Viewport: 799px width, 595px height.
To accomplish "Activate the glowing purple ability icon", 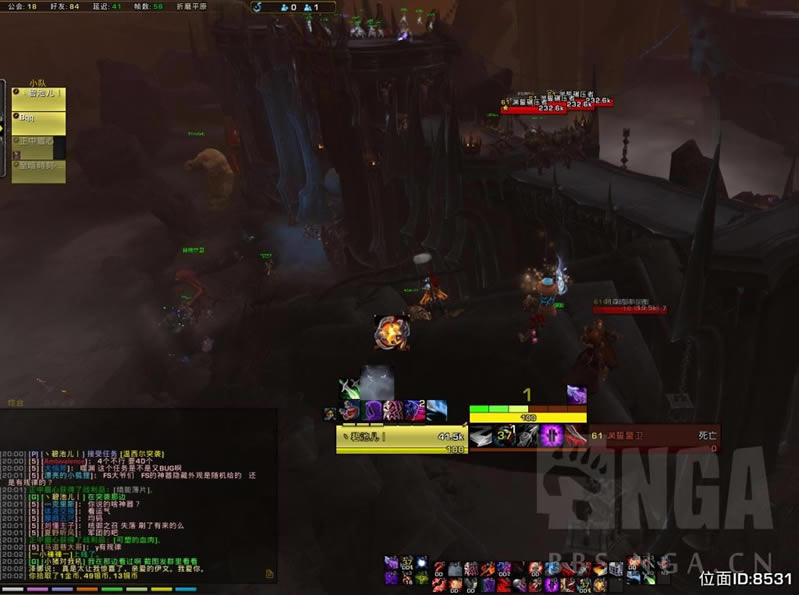I will tap(551, 436).
